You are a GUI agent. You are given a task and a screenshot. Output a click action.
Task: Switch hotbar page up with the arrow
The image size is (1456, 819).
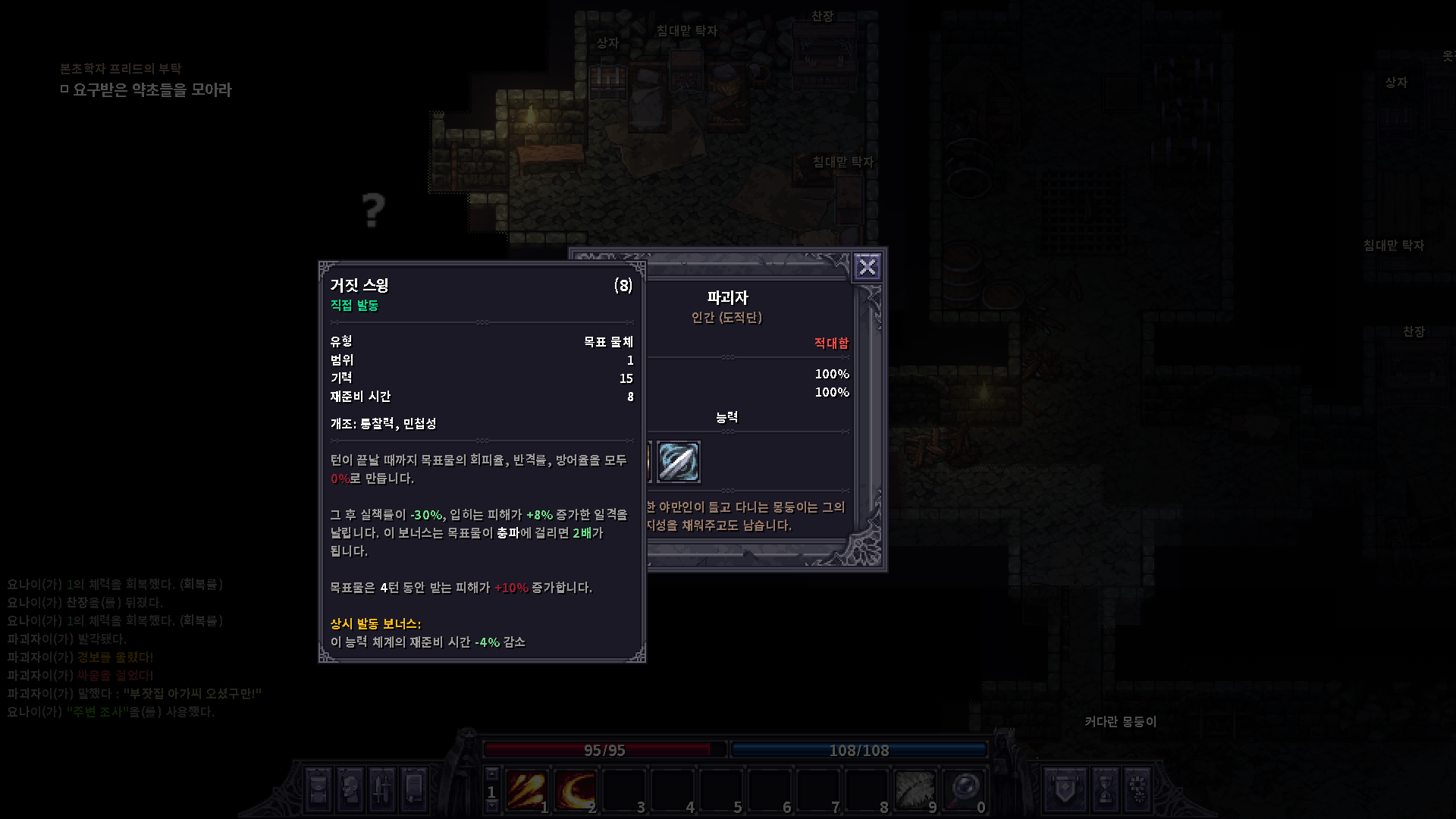(491, 774)
